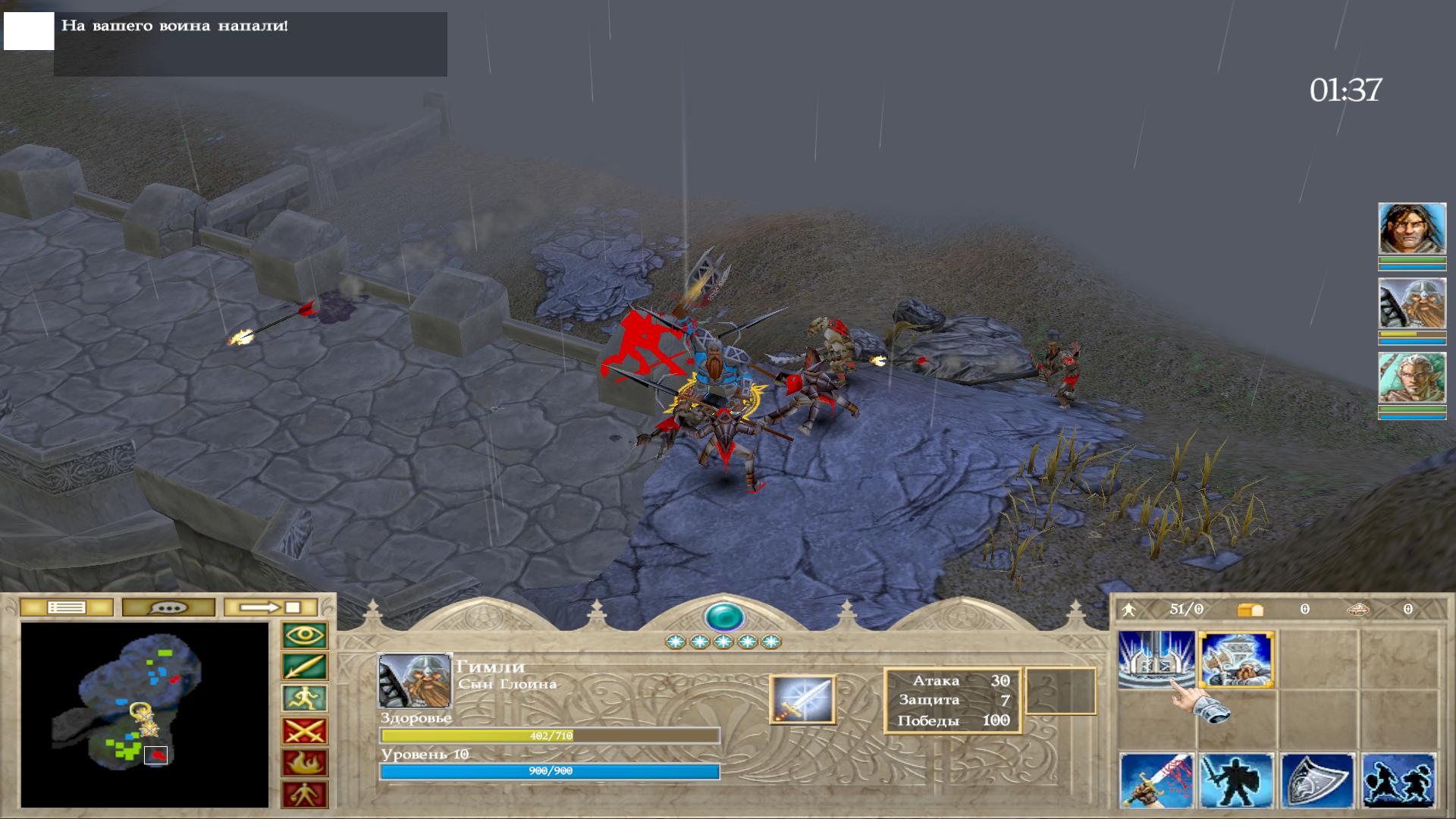Image resolution: width=1456 pixels, height=819 pixels.
Task: Select the green spear command icon
Action: point(305,667)
